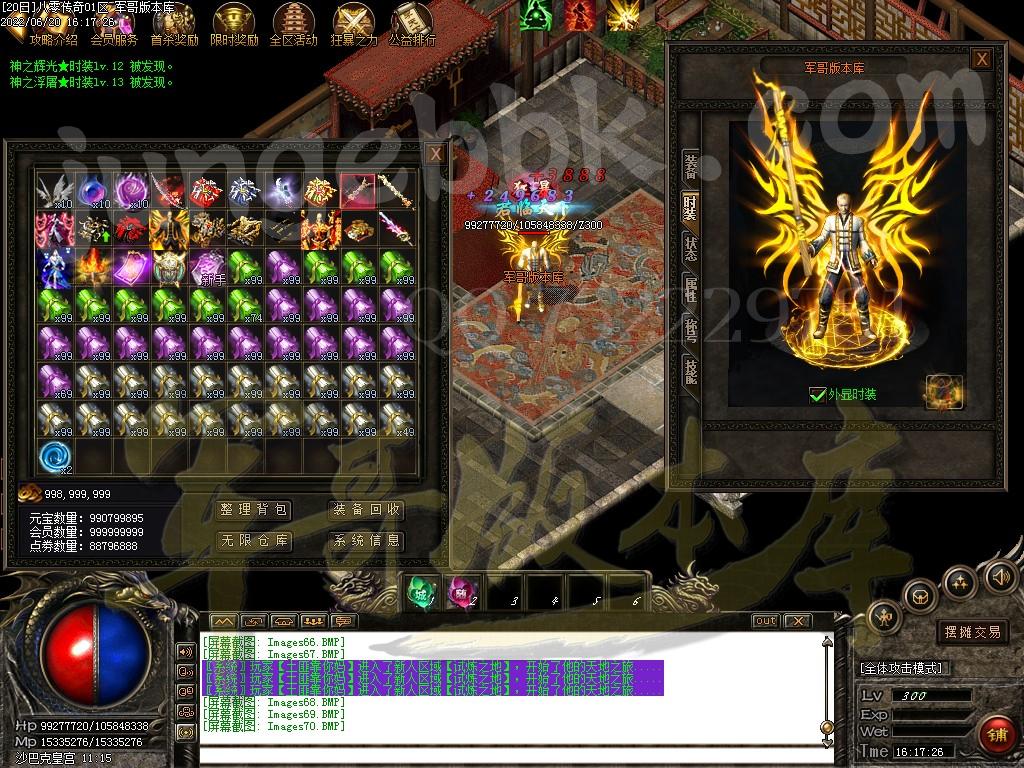Open 会员服务 member services
The width and height of the screenshot is (1024, 768).
click(114, 24)
